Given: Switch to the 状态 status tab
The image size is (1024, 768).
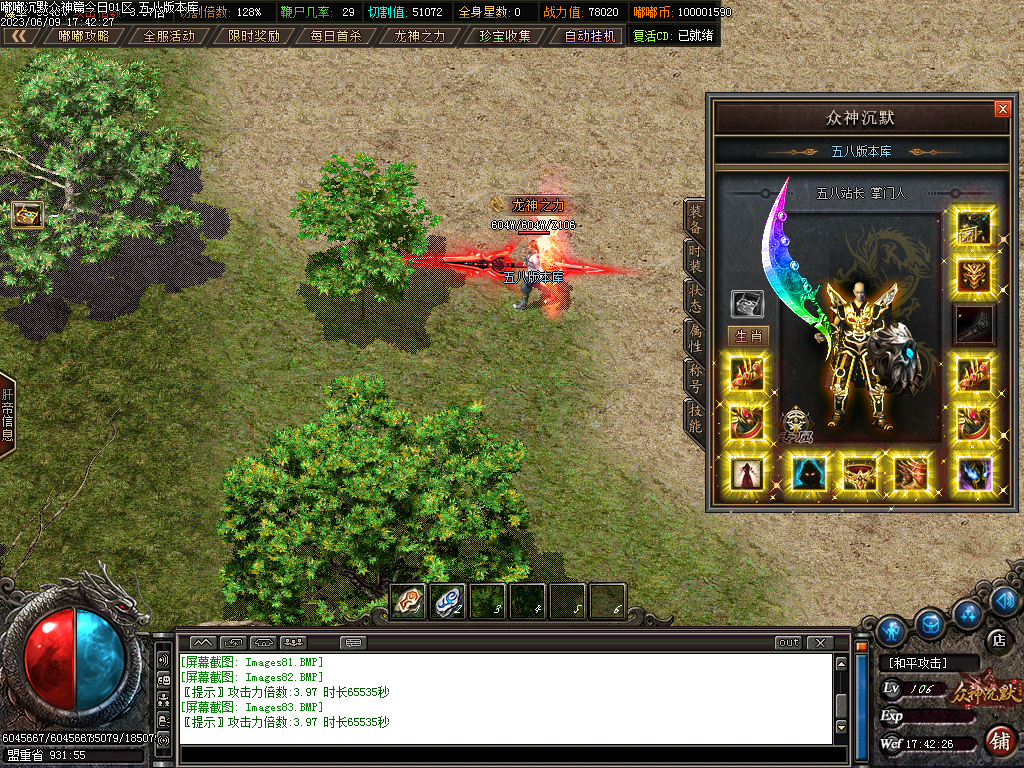Looking at the screenshot, I should click(694, 296).
